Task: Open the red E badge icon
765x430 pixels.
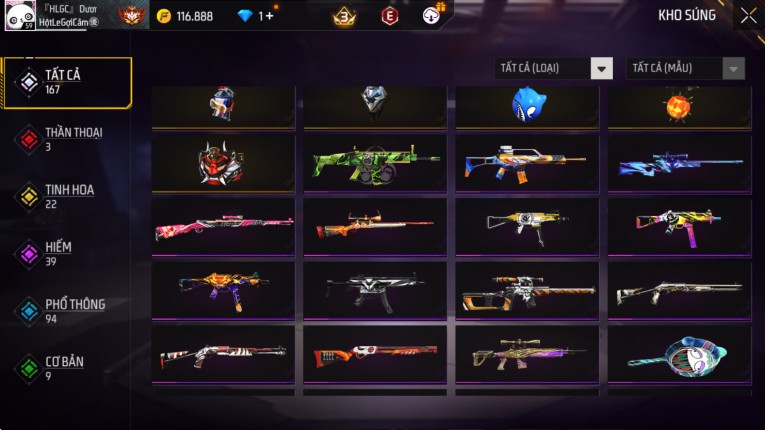Action: coord(389,16)
